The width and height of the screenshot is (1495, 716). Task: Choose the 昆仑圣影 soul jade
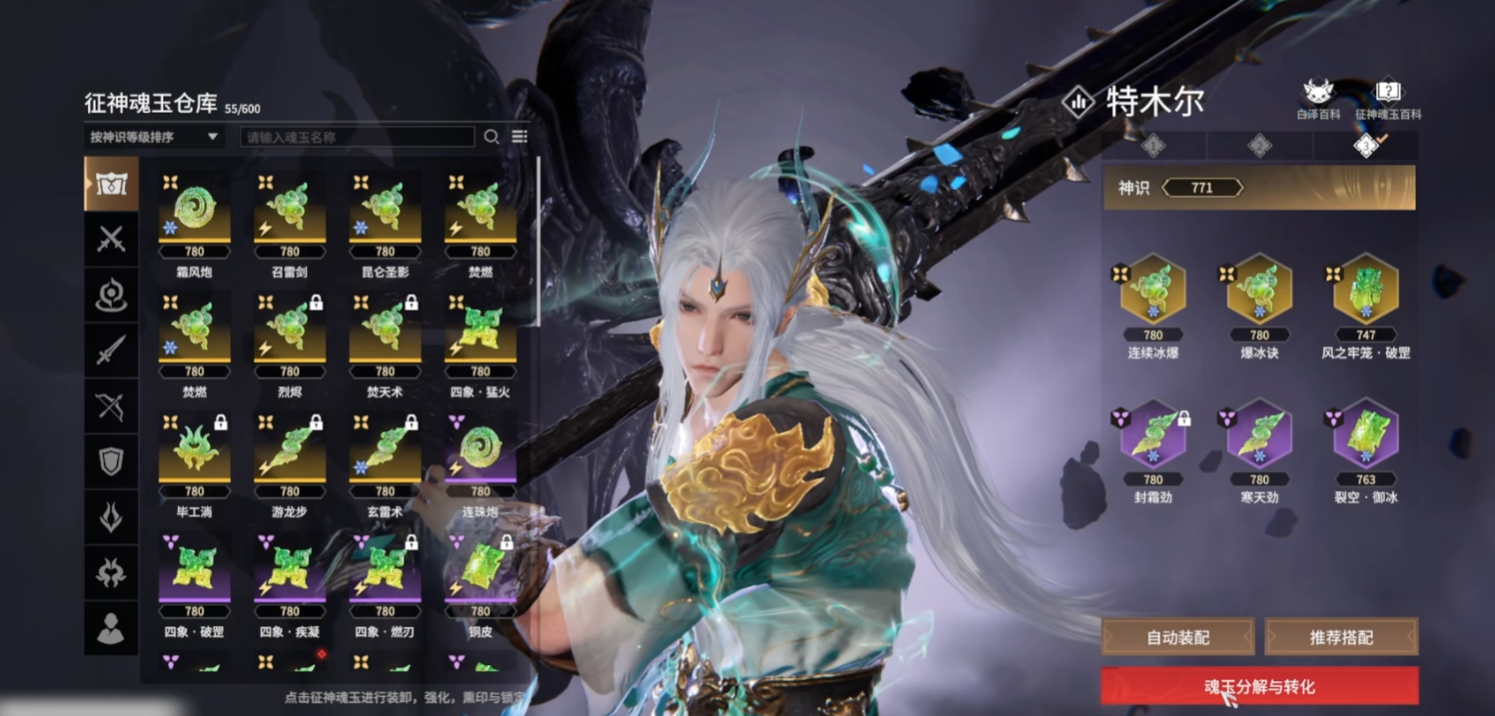point(385,215)
